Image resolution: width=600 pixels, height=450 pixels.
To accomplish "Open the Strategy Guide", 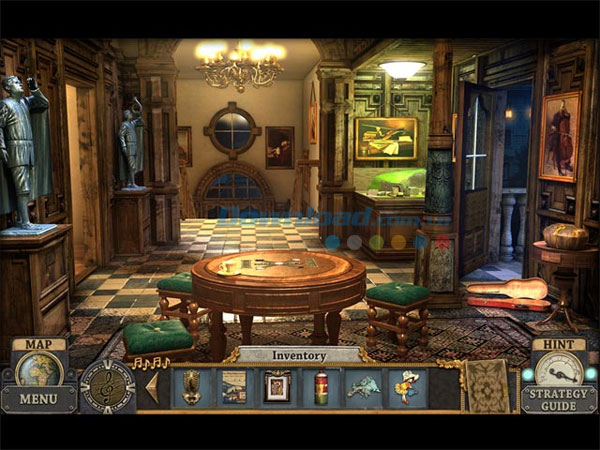I will 559,399.
